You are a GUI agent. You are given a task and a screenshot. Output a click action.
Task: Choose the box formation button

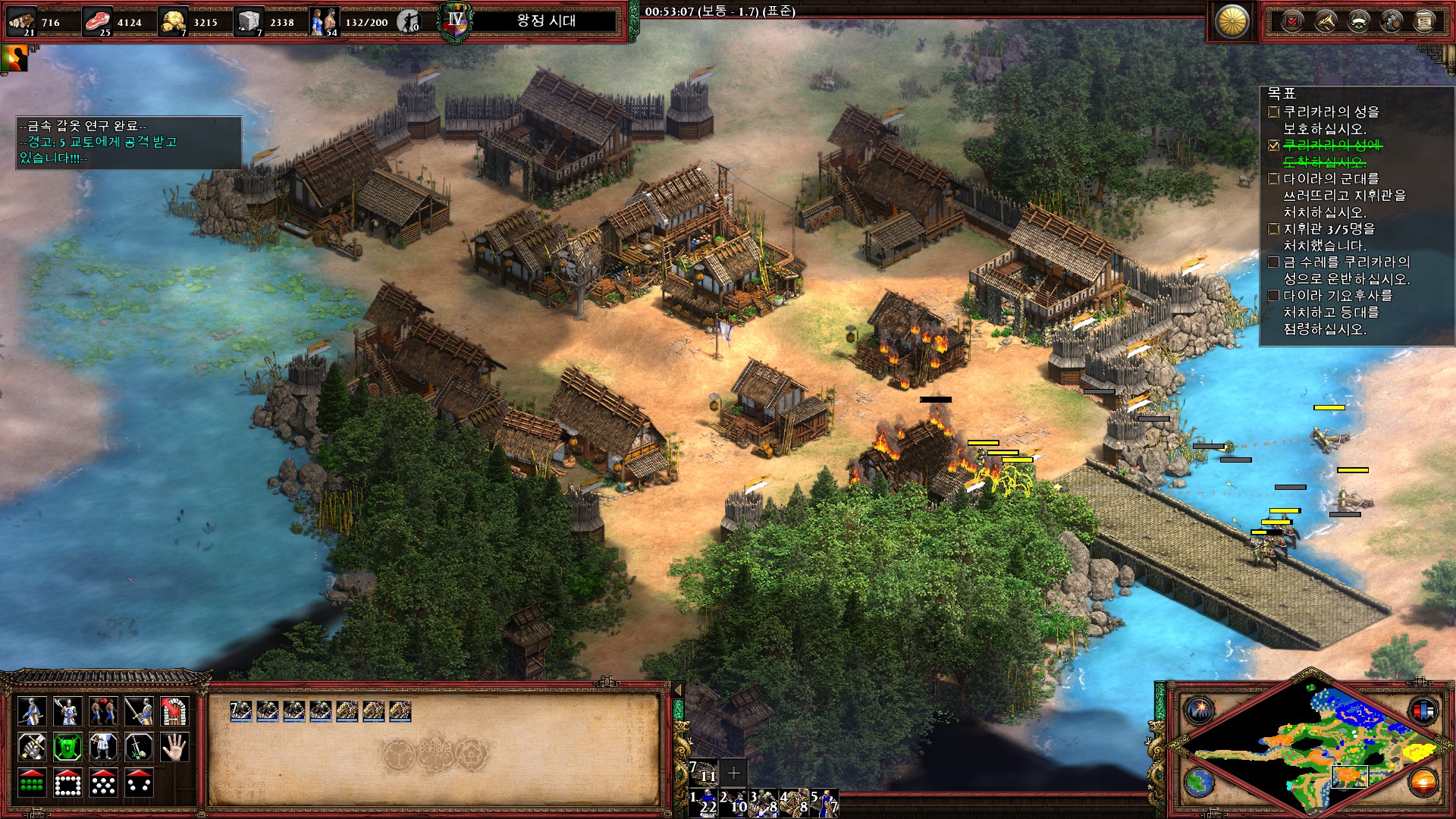pos(67,783)
